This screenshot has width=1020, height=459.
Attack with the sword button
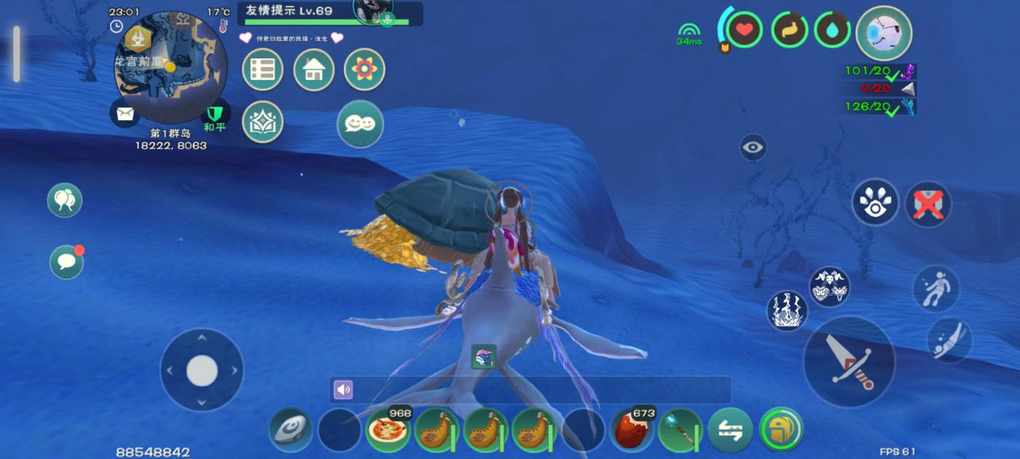click(x=849, y=361)
